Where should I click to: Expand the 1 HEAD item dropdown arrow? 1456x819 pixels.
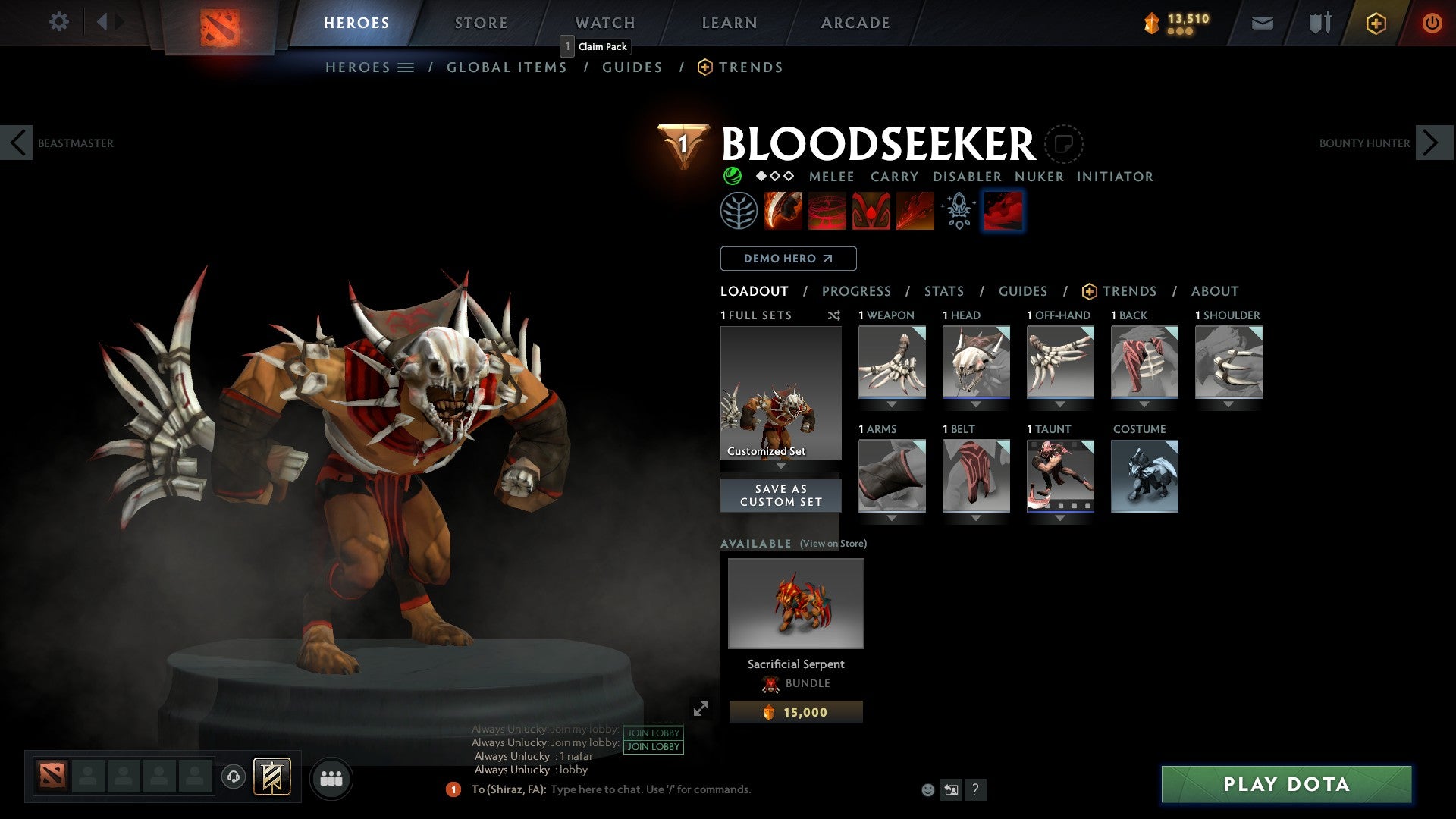point(976,403)
